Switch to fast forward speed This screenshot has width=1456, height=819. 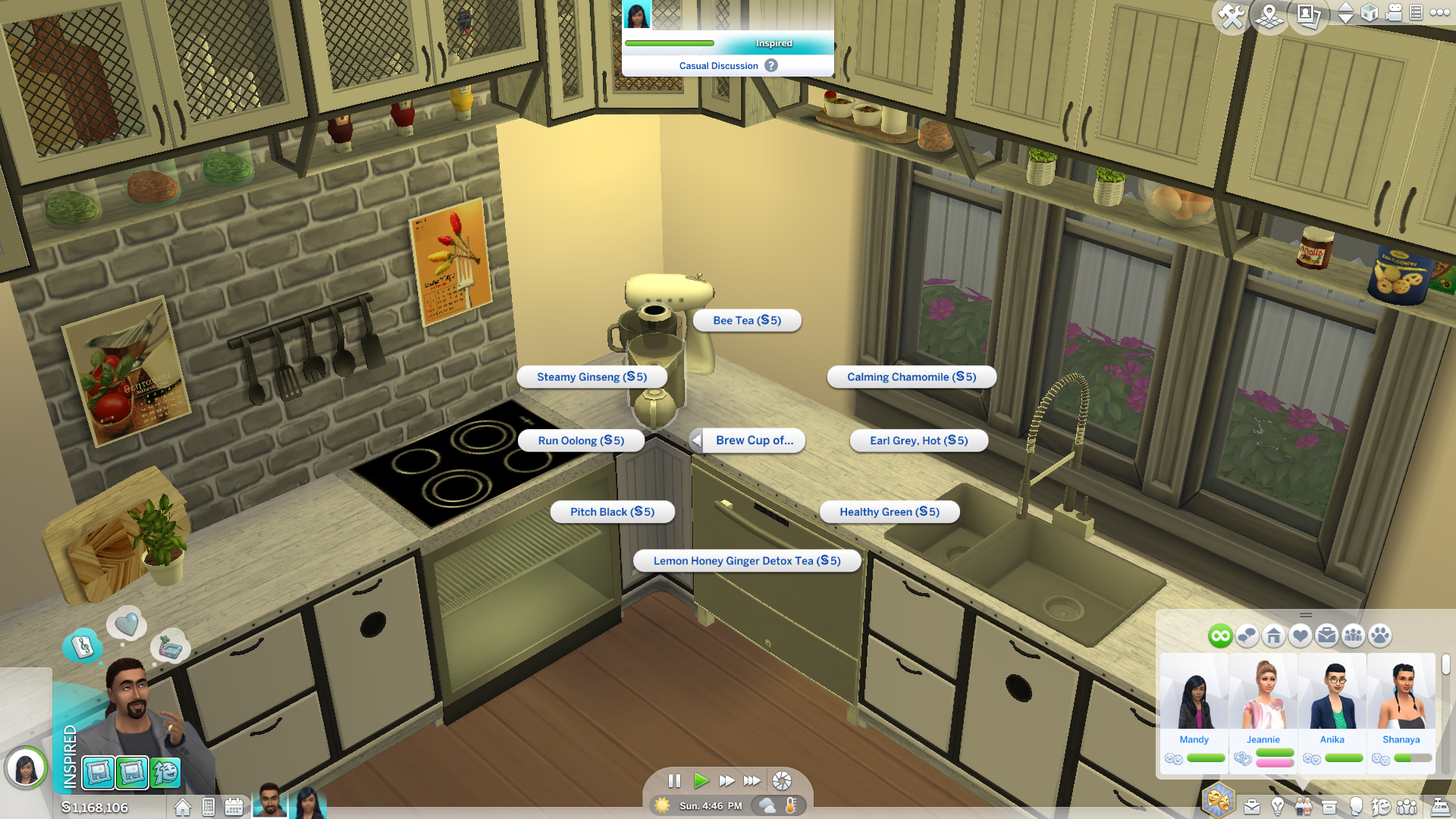(x=726, y=780)
